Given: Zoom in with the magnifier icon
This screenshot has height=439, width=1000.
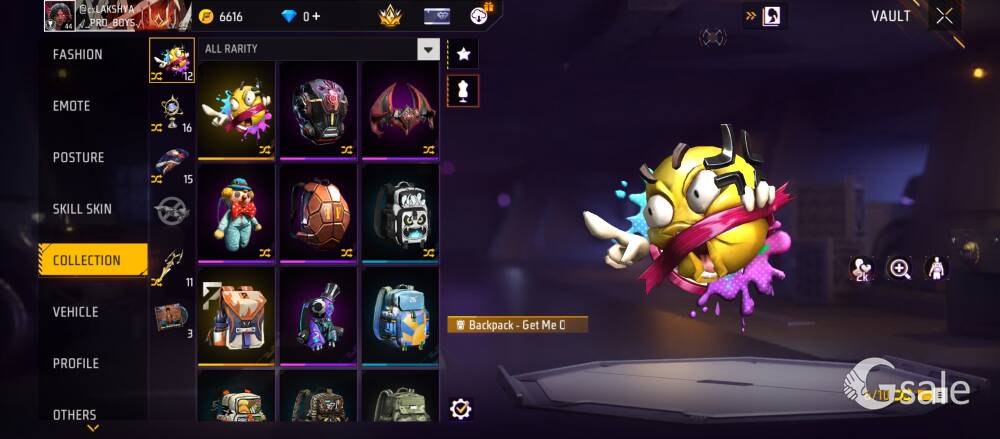Looking at the screenshot, I should 900,269.
